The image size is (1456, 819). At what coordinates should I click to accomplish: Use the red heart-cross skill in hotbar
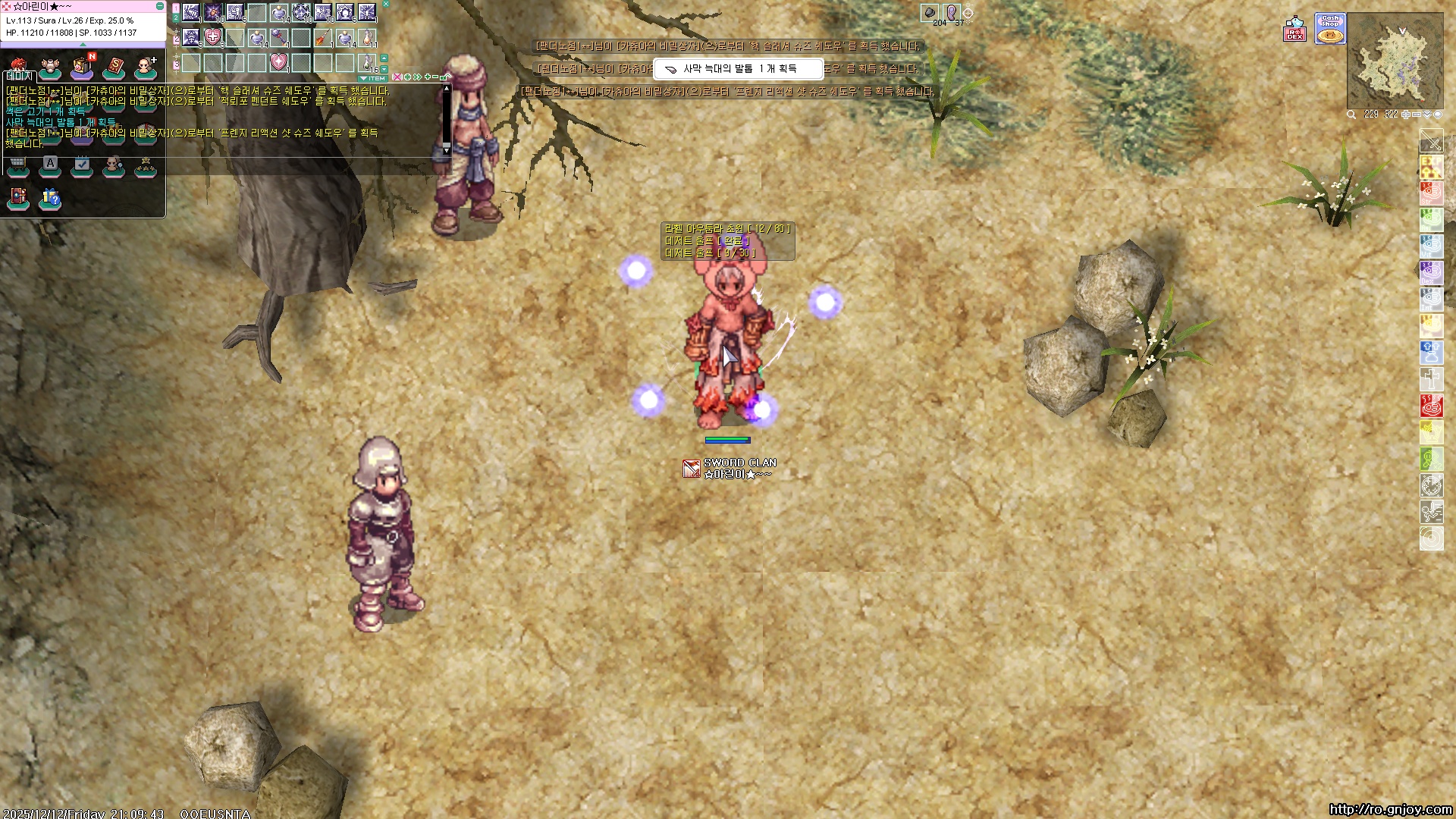(213, 36)
